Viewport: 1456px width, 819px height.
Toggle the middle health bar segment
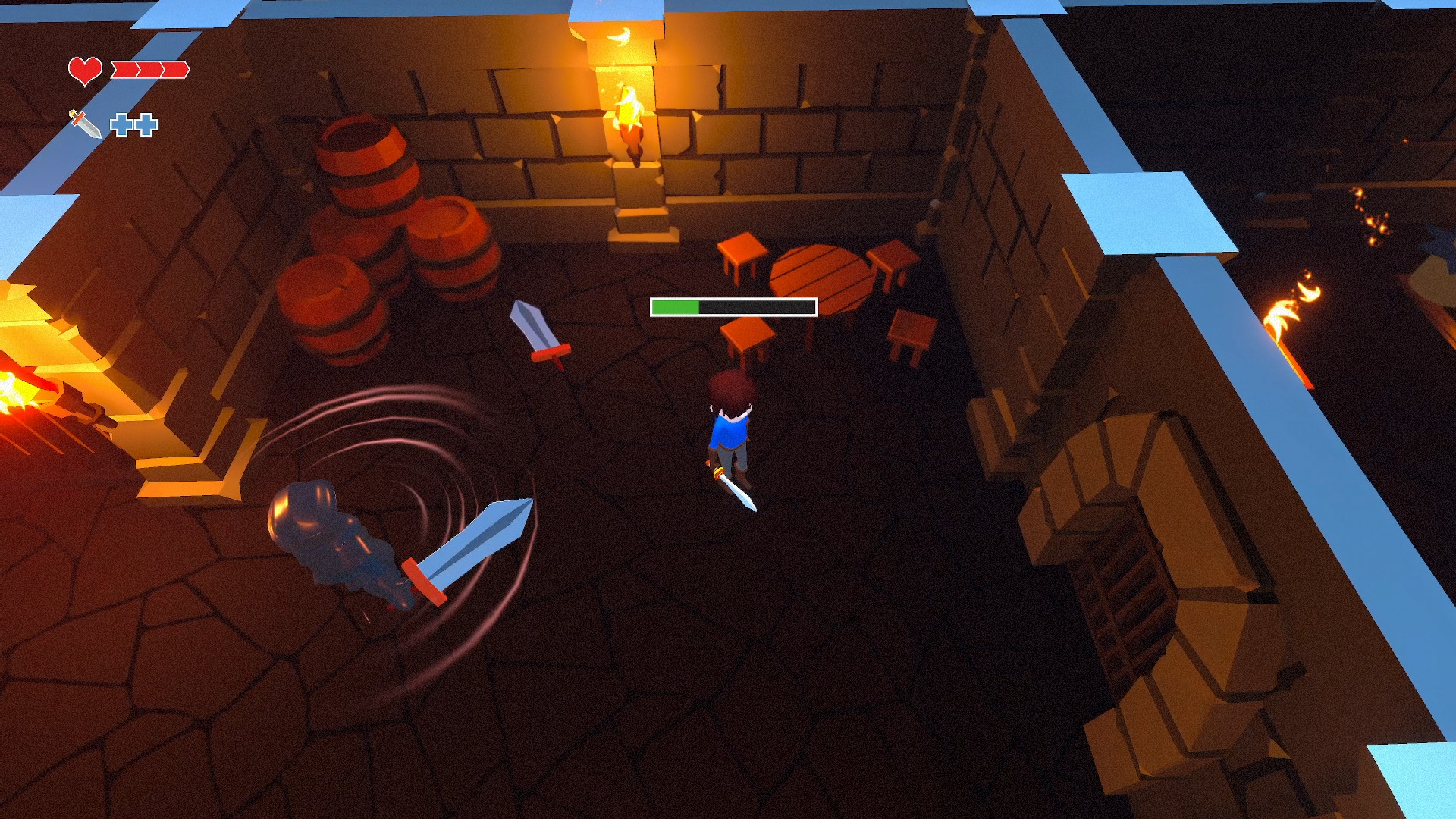coord(149,70)
